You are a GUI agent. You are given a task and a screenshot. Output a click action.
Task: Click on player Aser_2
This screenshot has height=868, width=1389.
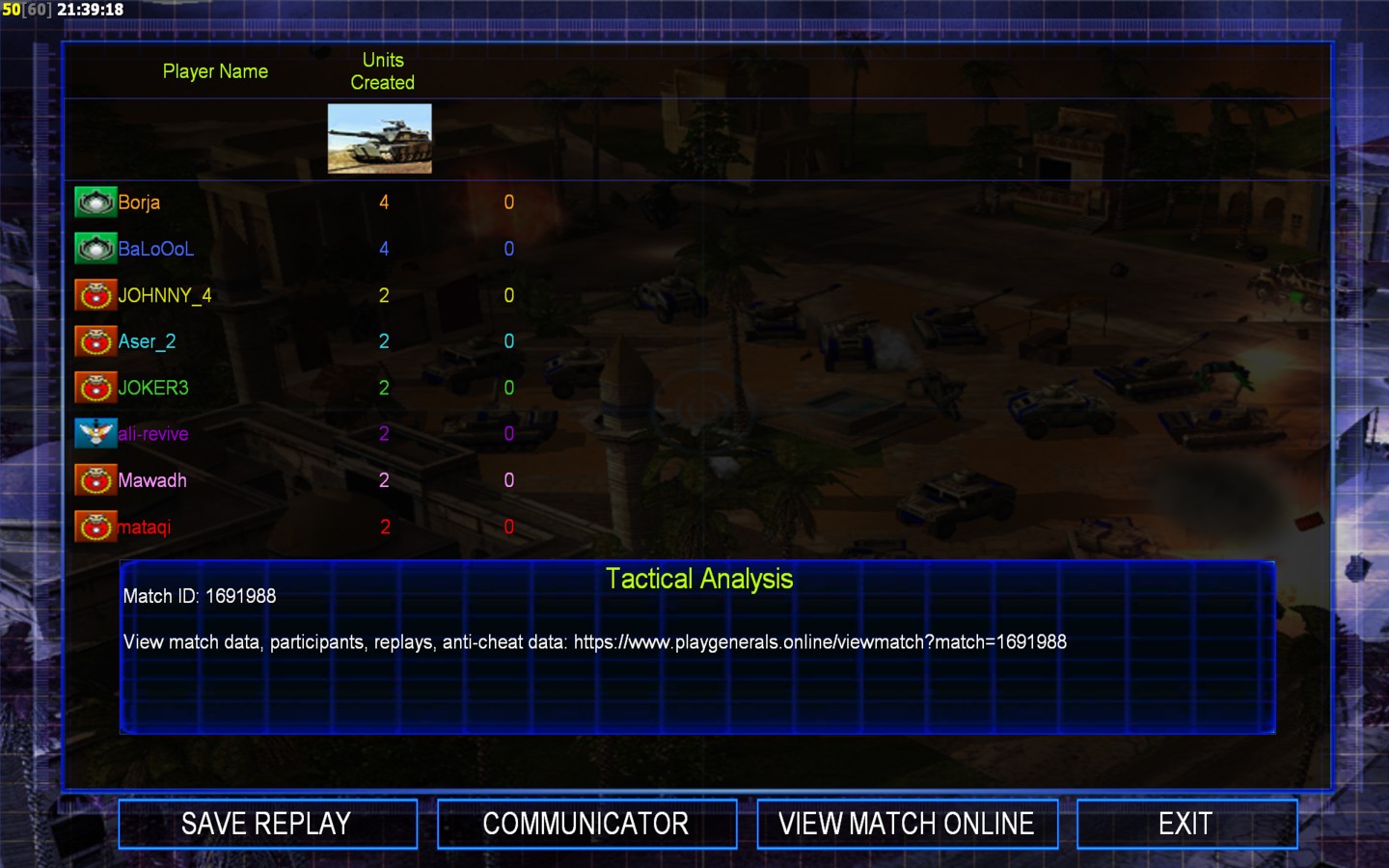pyautogui.click(x=147, y=341)
